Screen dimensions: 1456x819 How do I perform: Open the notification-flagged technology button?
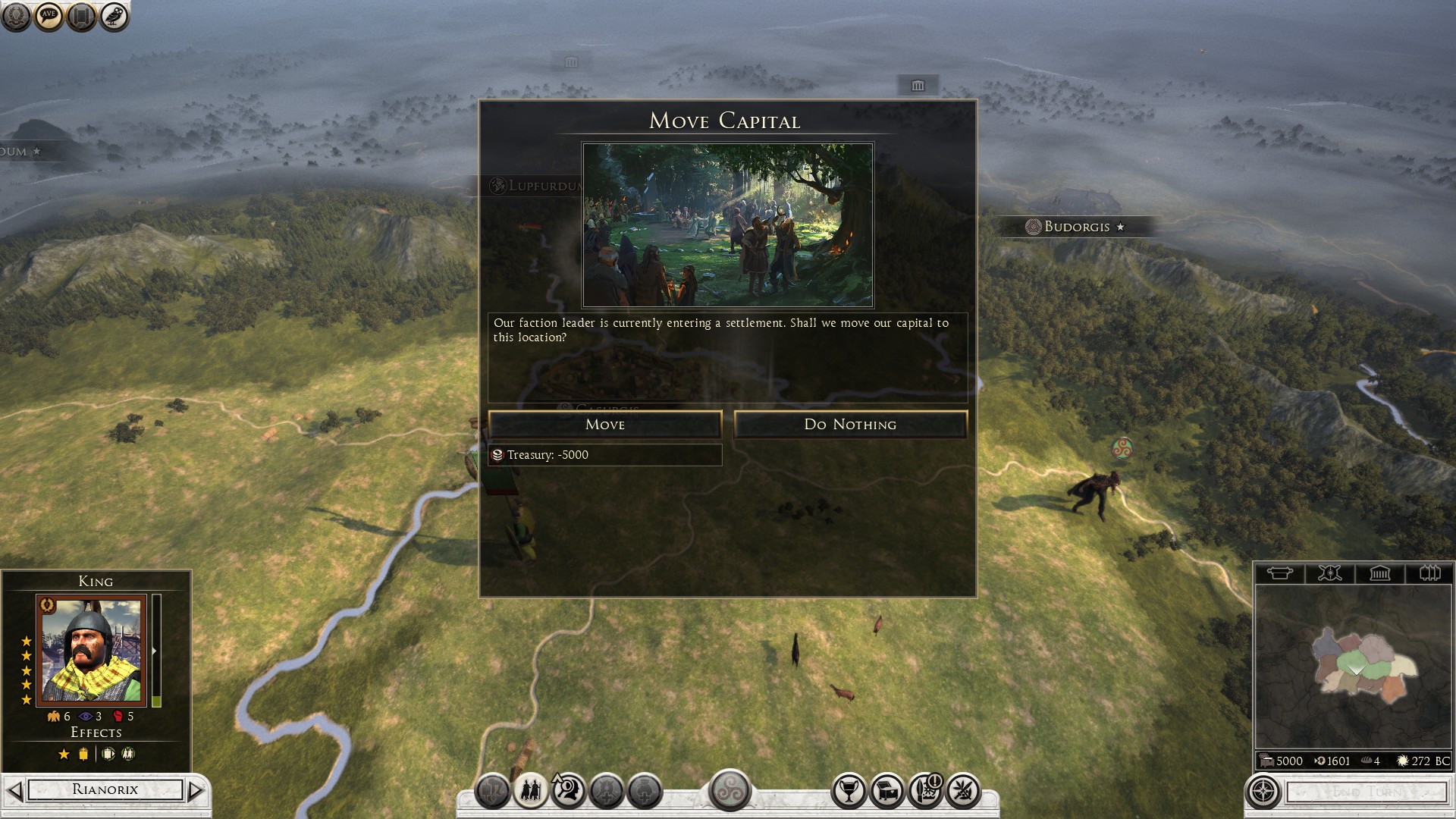925,791
